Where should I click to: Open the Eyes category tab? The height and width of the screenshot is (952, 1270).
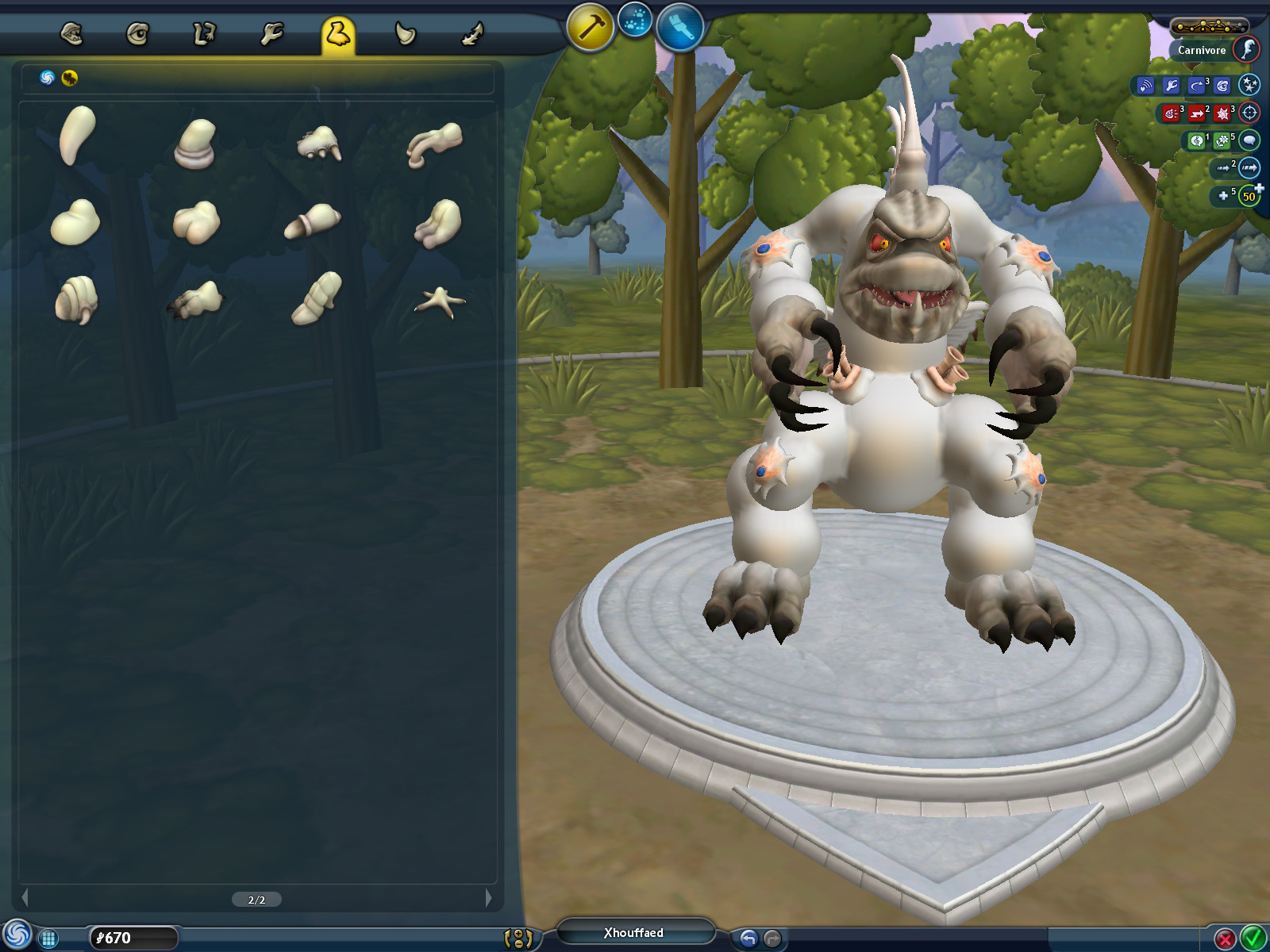137,32
